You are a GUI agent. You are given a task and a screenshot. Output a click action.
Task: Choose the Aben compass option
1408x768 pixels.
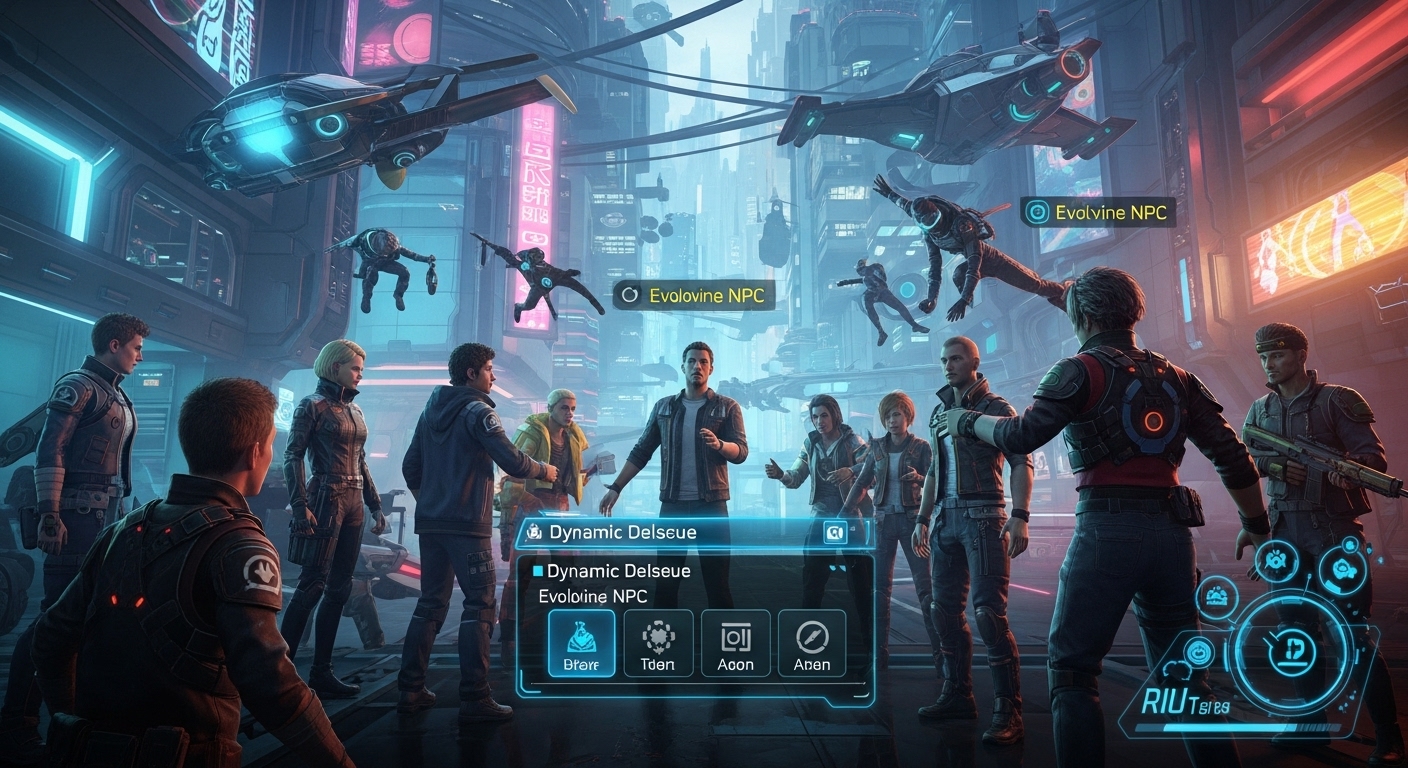(x=811, y=643)
